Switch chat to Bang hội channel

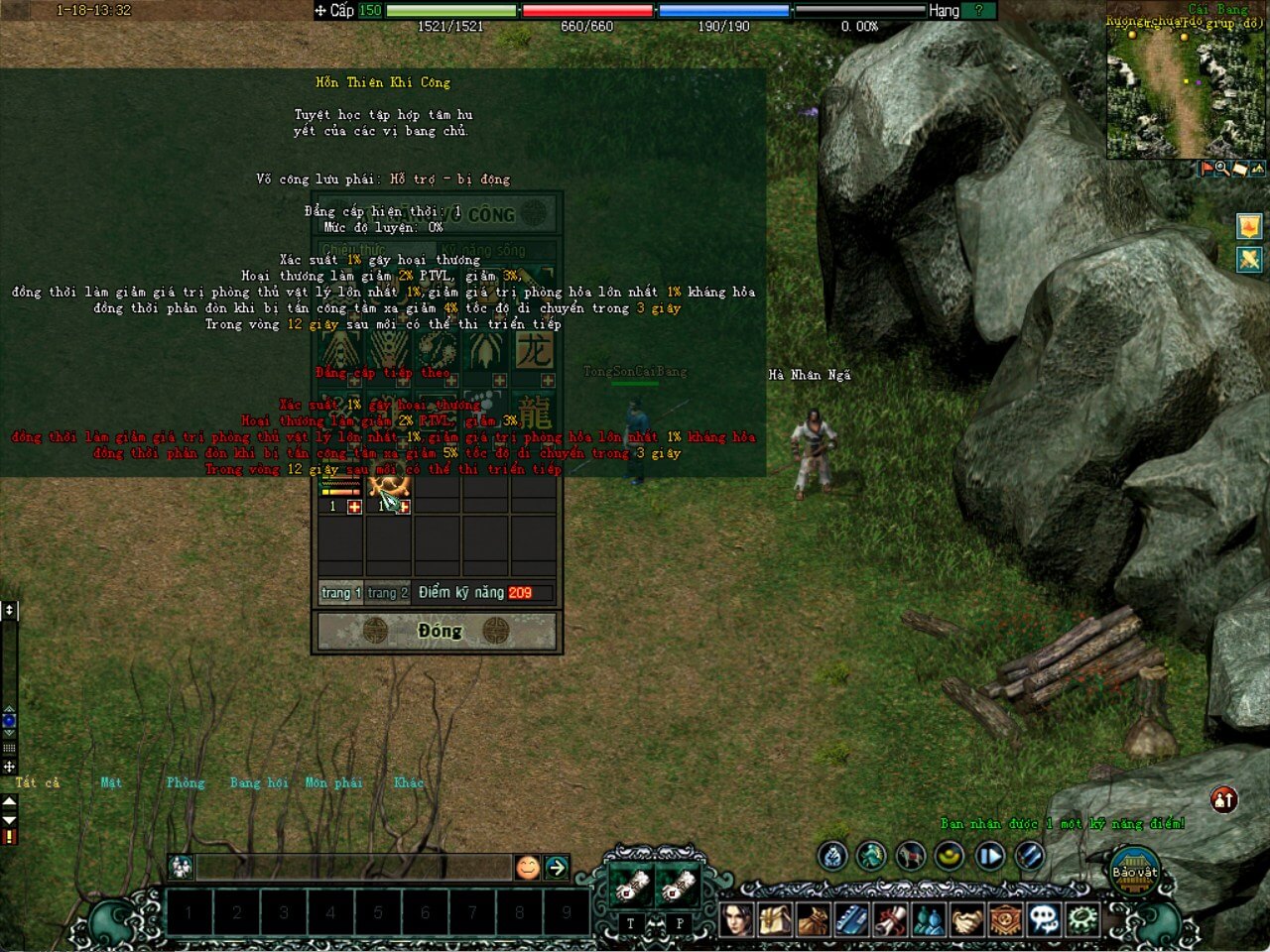coord(259,782)
